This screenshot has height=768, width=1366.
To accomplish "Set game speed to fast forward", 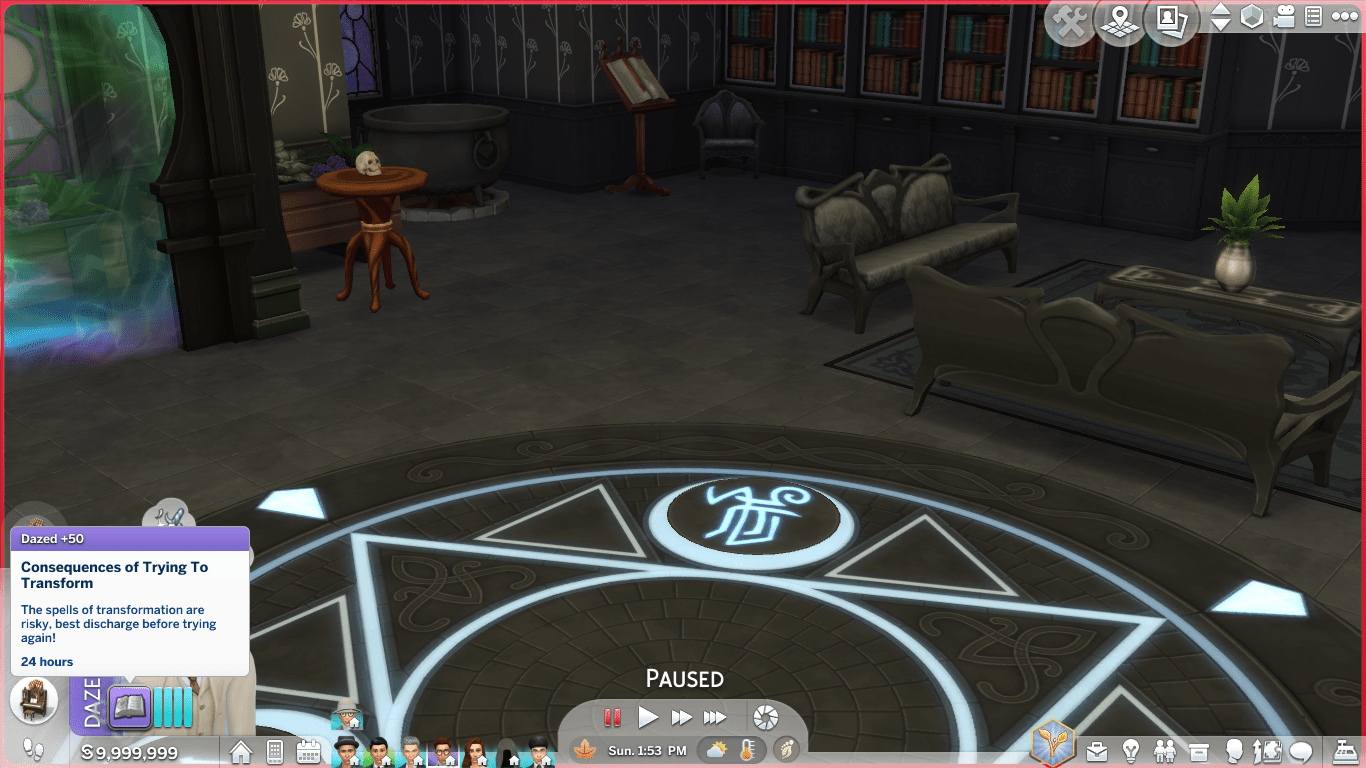I will (682, 717).
